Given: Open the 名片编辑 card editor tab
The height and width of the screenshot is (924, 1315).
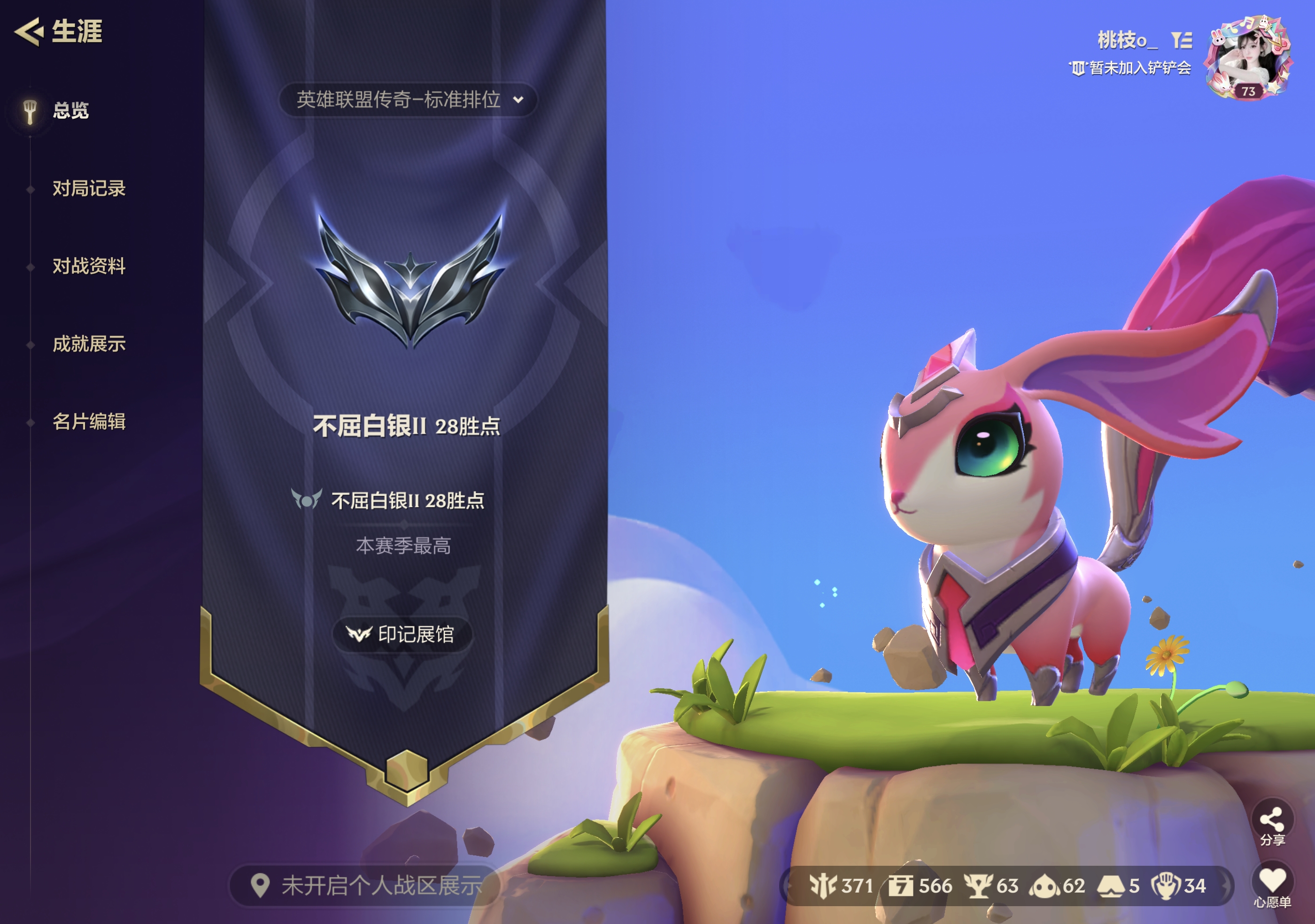Looking at the screenshot, I should pyautogui.click(x=89, y=422).
